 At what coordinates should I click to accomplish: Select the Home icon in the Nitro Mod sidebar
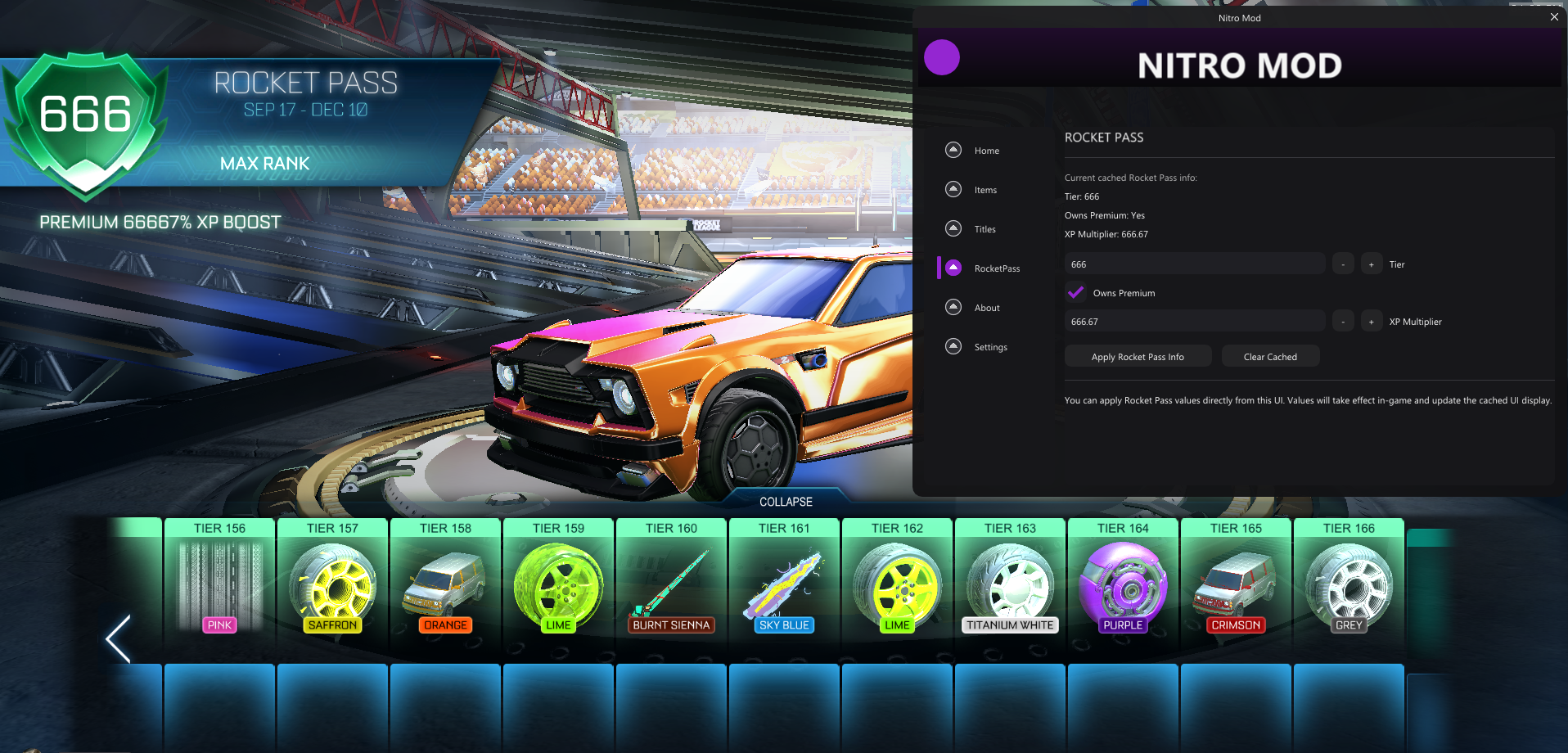pyautogui.click(x=953, y=150)
